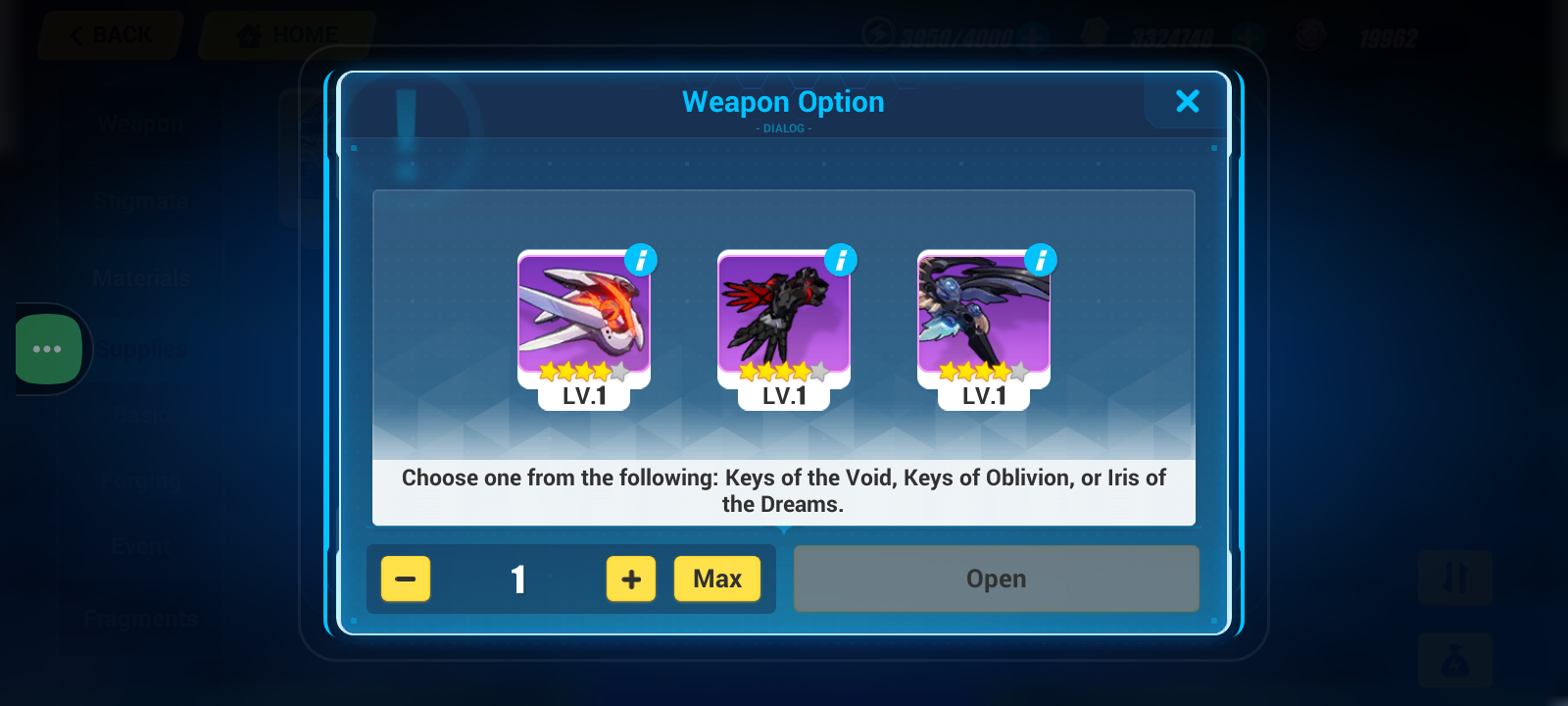Select the Event tab
This screenshot has width=1568, height=706.
(x=140, y=546)
